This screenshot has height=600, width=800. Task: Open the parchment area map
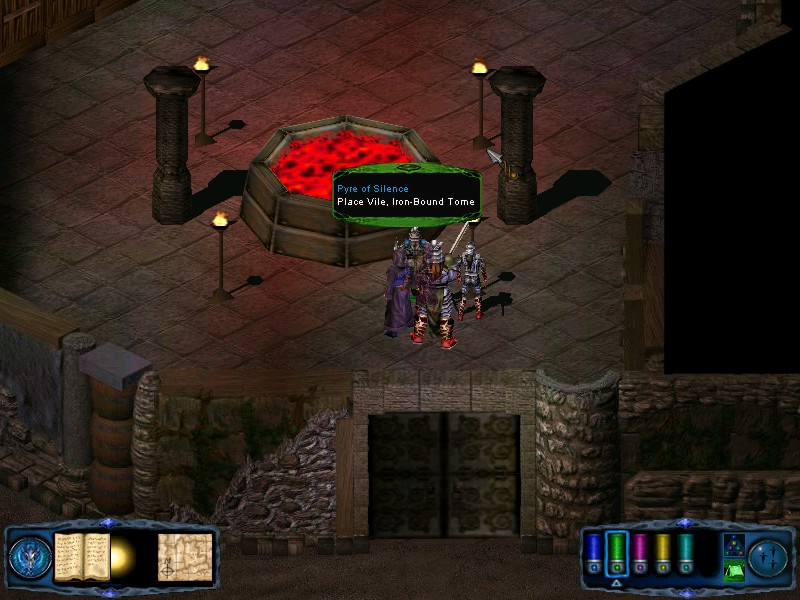[185, 556]
